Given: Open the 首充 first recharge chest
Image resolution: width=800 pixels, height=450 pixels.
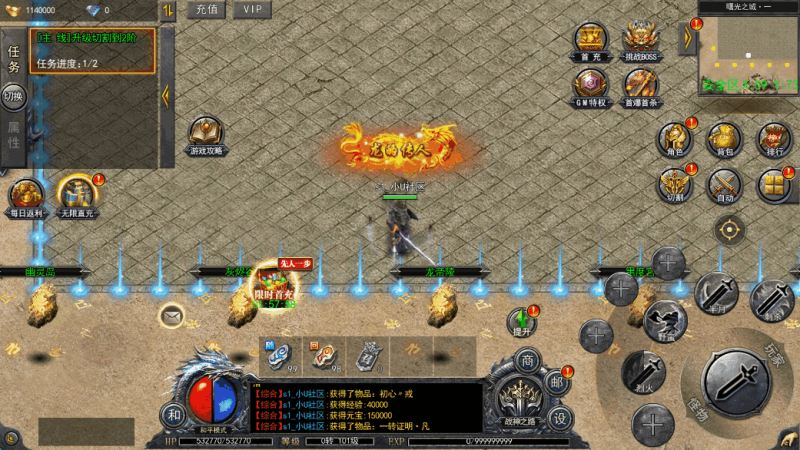Looking at the screenshot, I should click(x=590, y=40).
